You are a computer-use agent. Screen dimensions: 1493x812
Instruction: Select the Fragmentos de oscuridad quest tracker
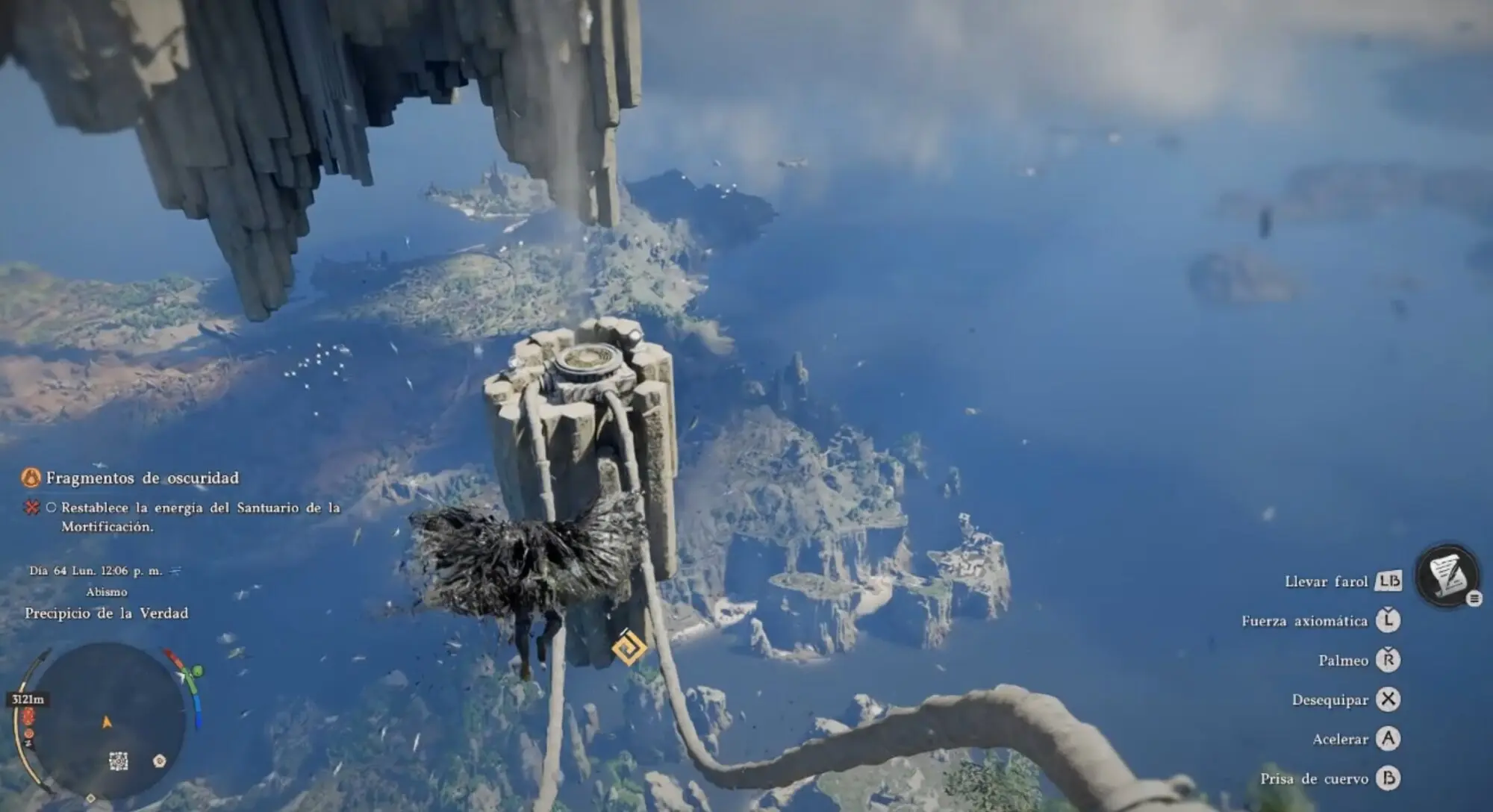142,478
